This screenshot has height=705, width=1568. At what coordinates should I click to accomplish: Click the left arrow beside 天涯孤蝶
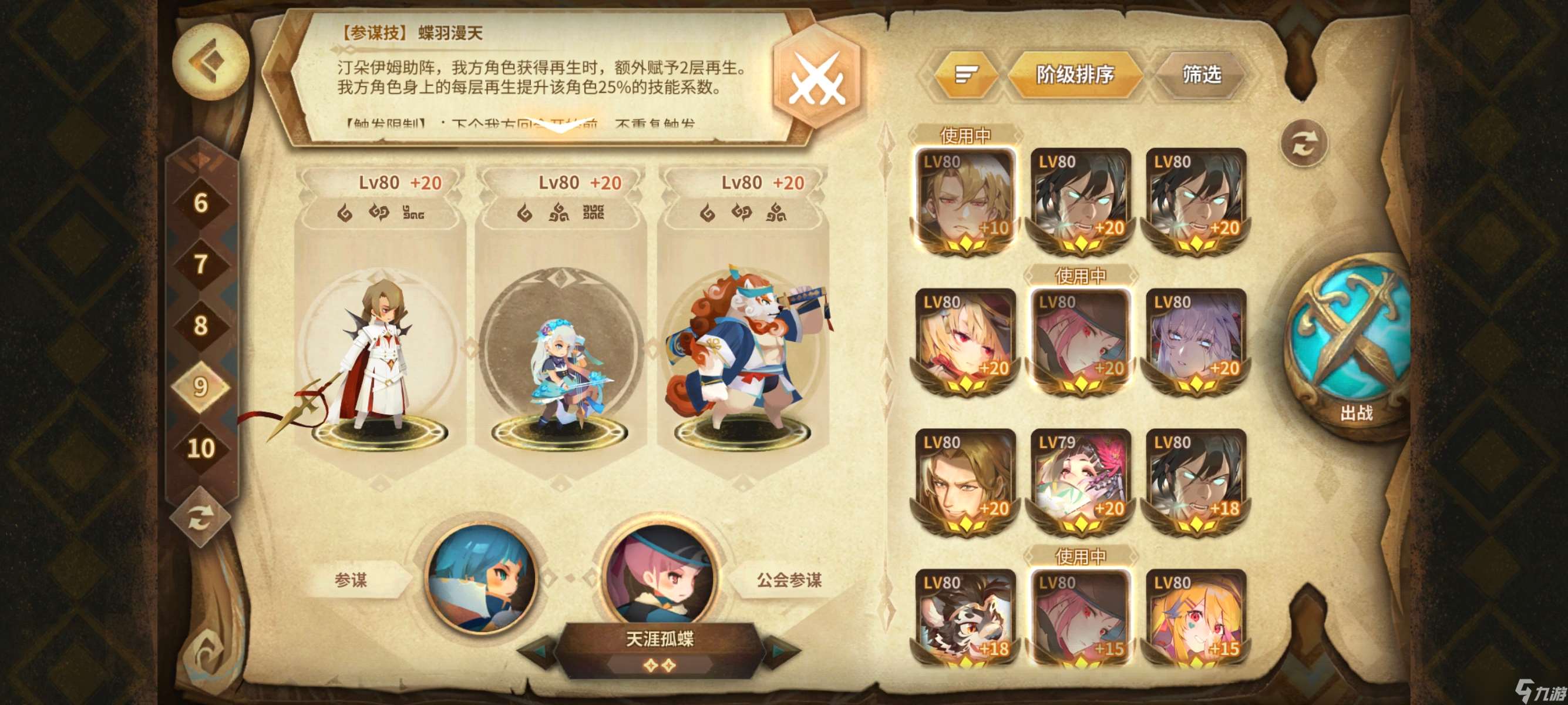coord(539,654)
